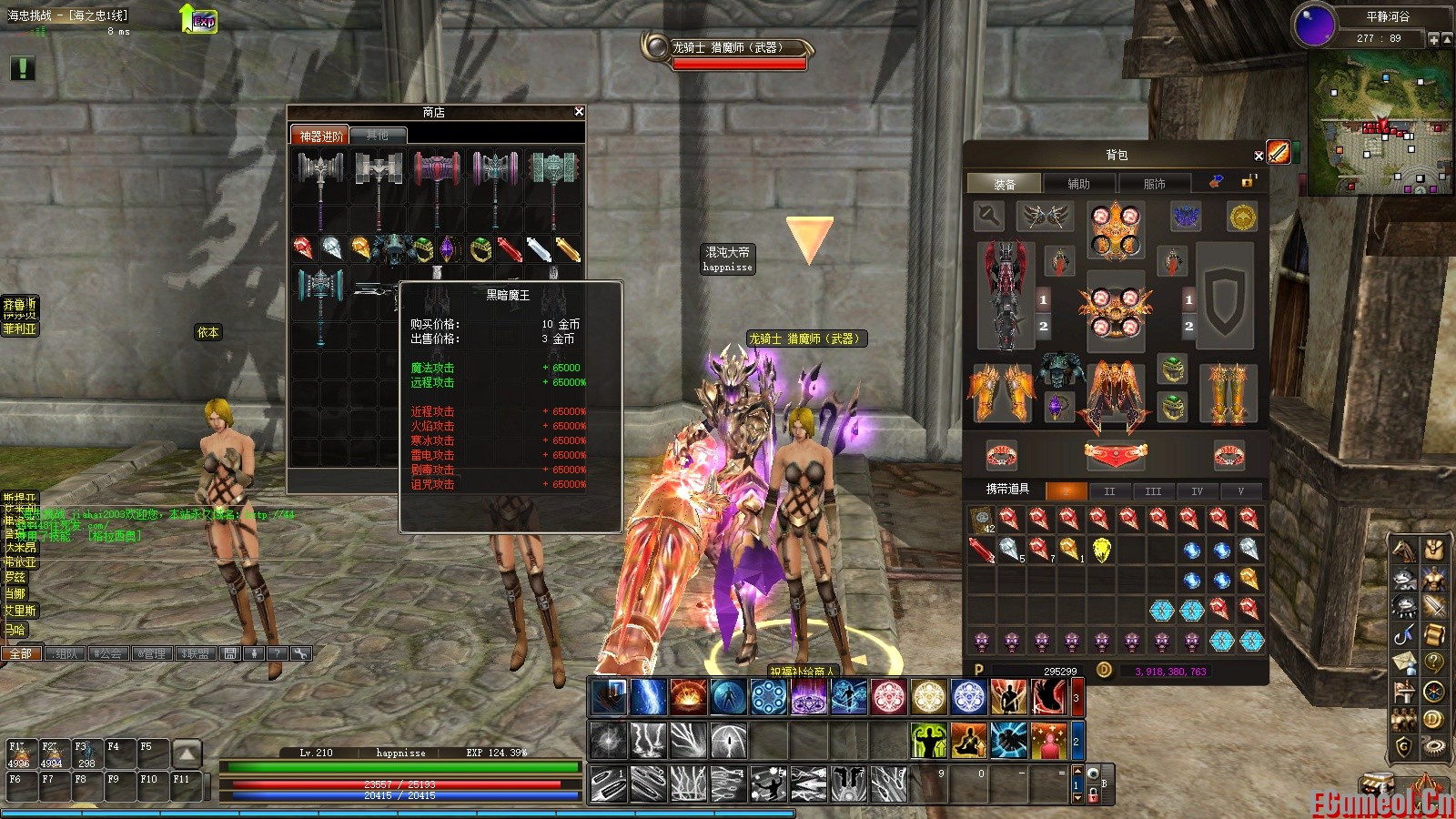Select the 神器进阶 shop tab
1456x819 pixels.
pos(321,136)
